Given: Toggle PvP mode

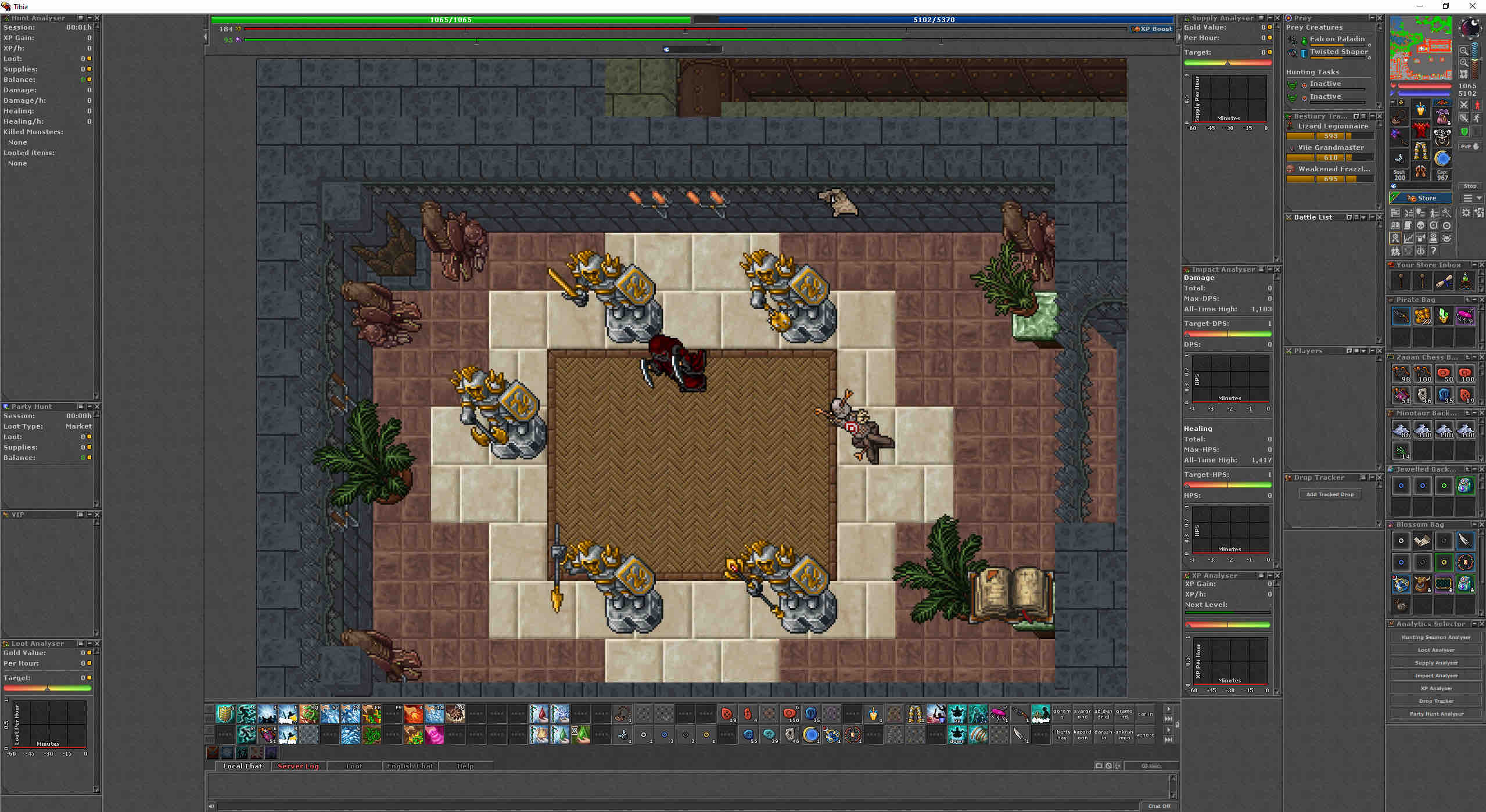Looking at the screenshot, I should point(1465,146).
